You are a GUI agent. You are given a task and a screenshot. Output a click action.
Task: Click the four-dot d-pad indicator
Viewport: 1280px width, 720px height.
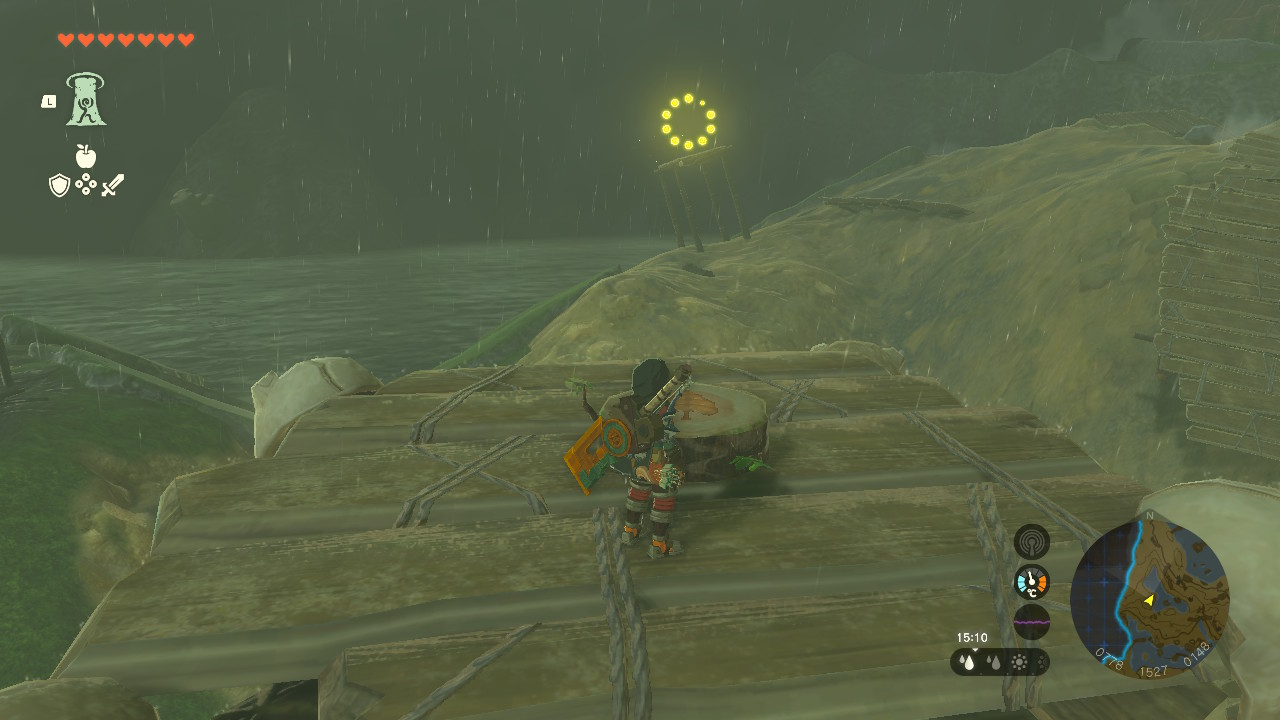click(86, 185)
